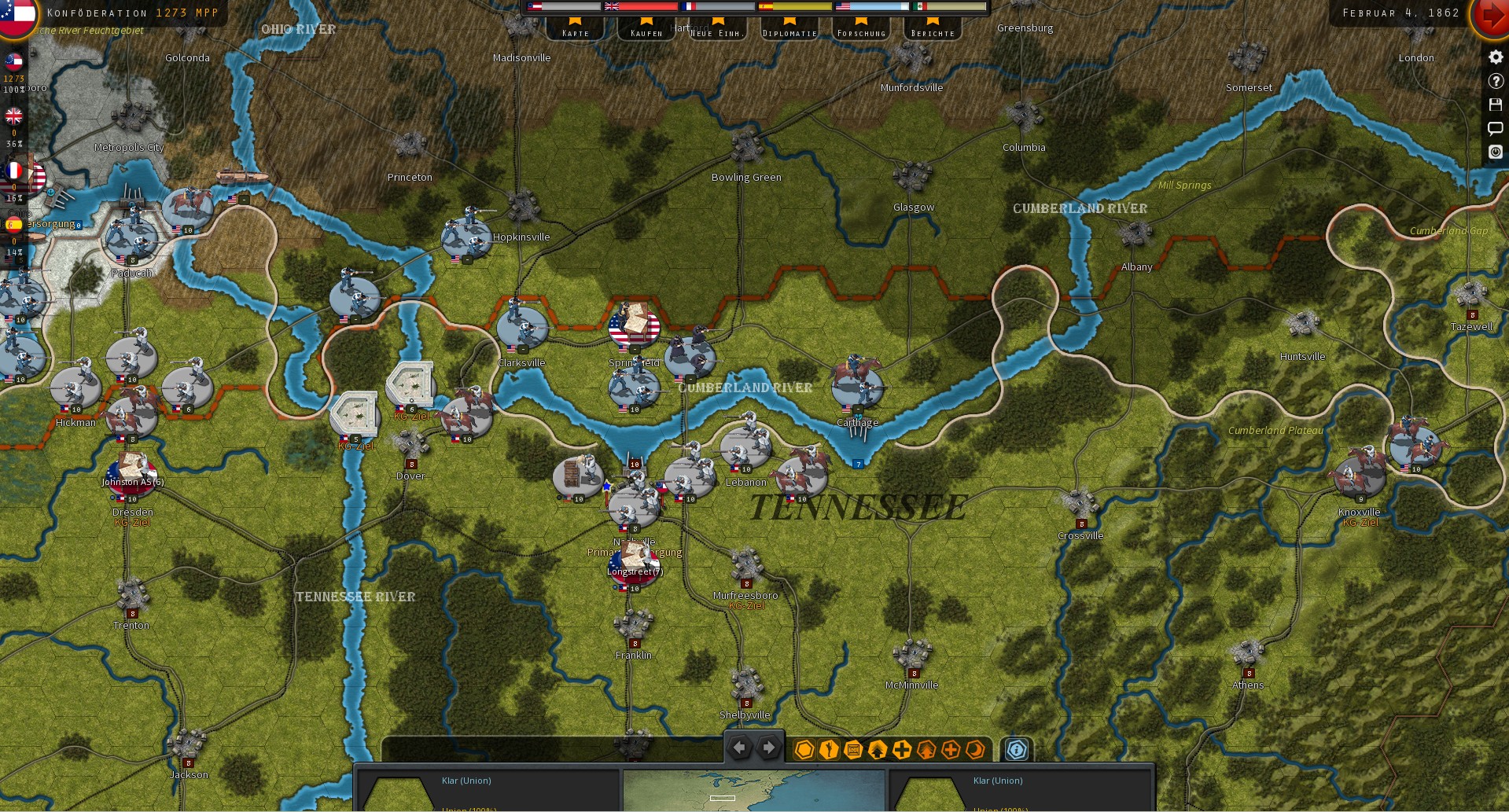Toggle the crescent moon display icon
1509x812 pixels.
tap(975, 751)
